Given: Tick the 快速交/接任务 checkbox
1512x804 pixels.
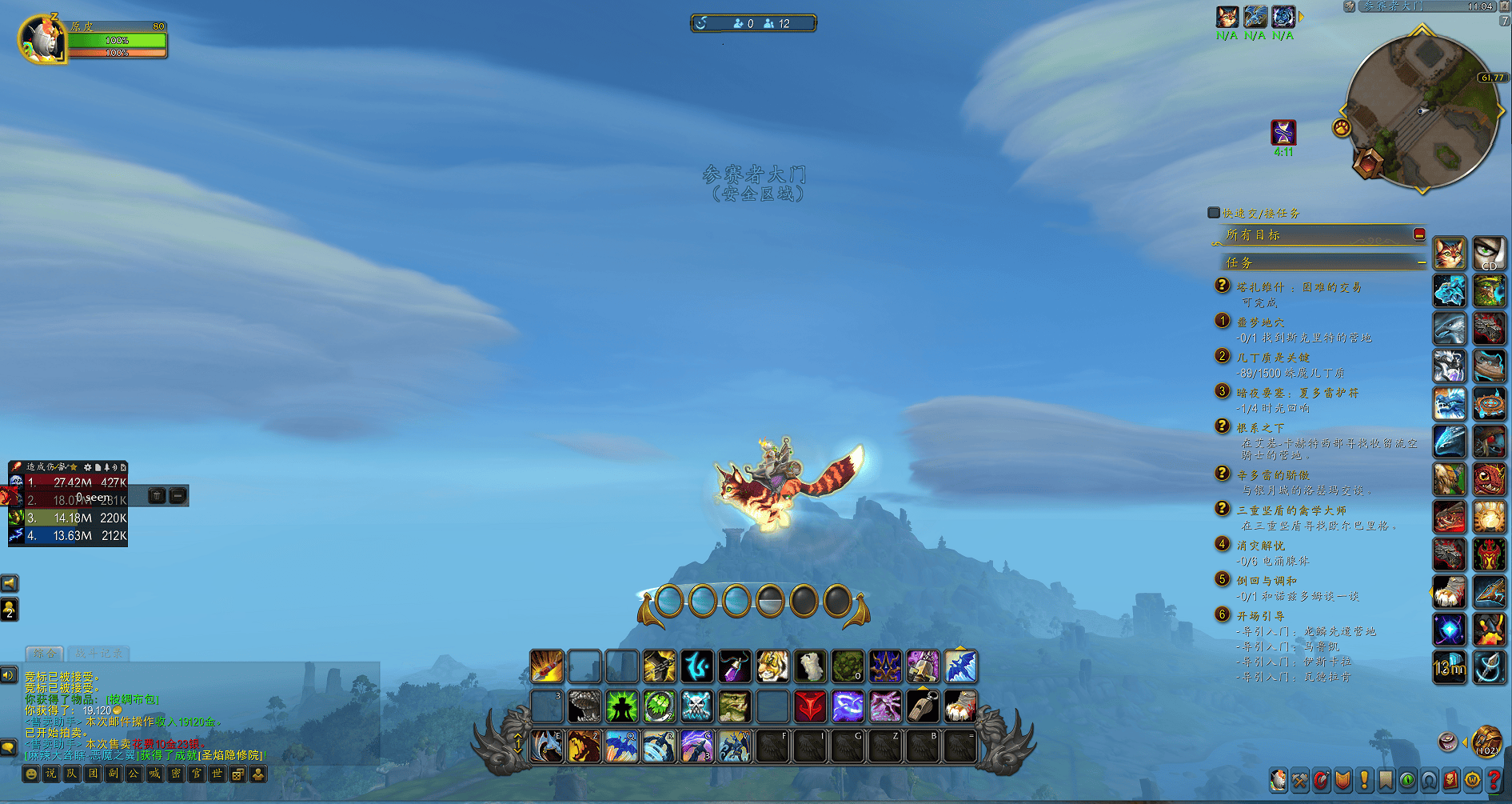Looking at the screenshot, I should pyautogui.click(x=1214, y=213).
